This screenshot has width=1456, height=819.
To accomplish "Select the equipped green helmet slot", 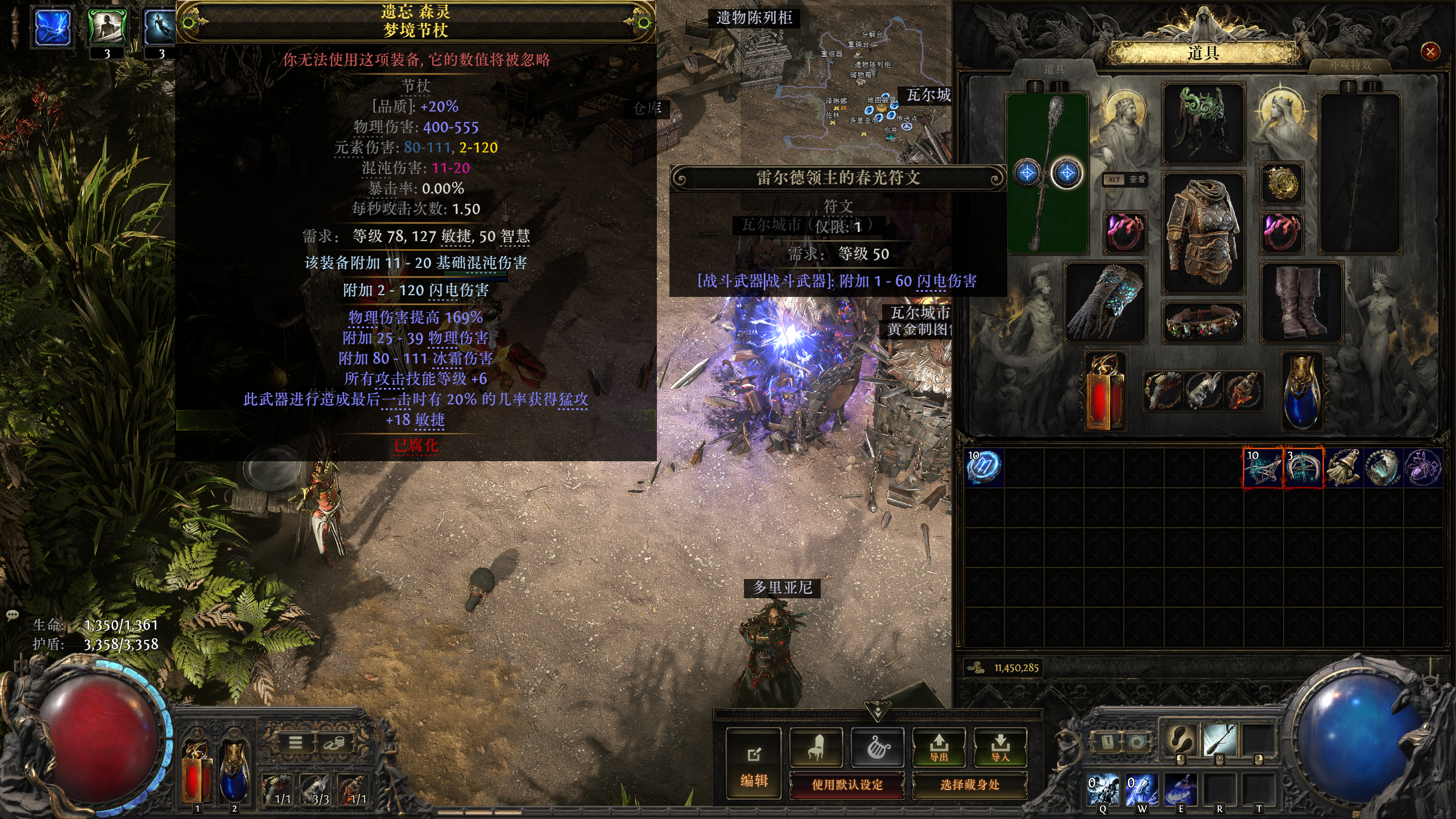I will (x=1203, y=123).
